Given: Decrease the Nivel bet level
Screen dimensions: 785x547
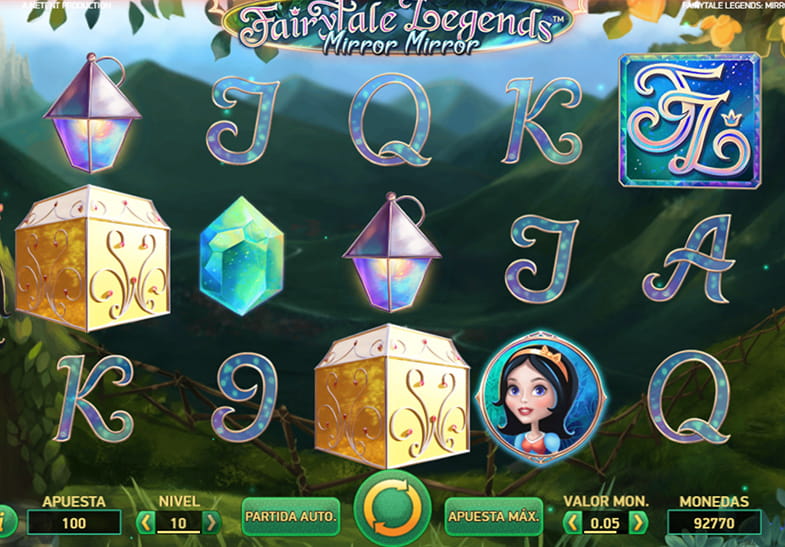Looking at the screenshot, I should coord(146,522).
